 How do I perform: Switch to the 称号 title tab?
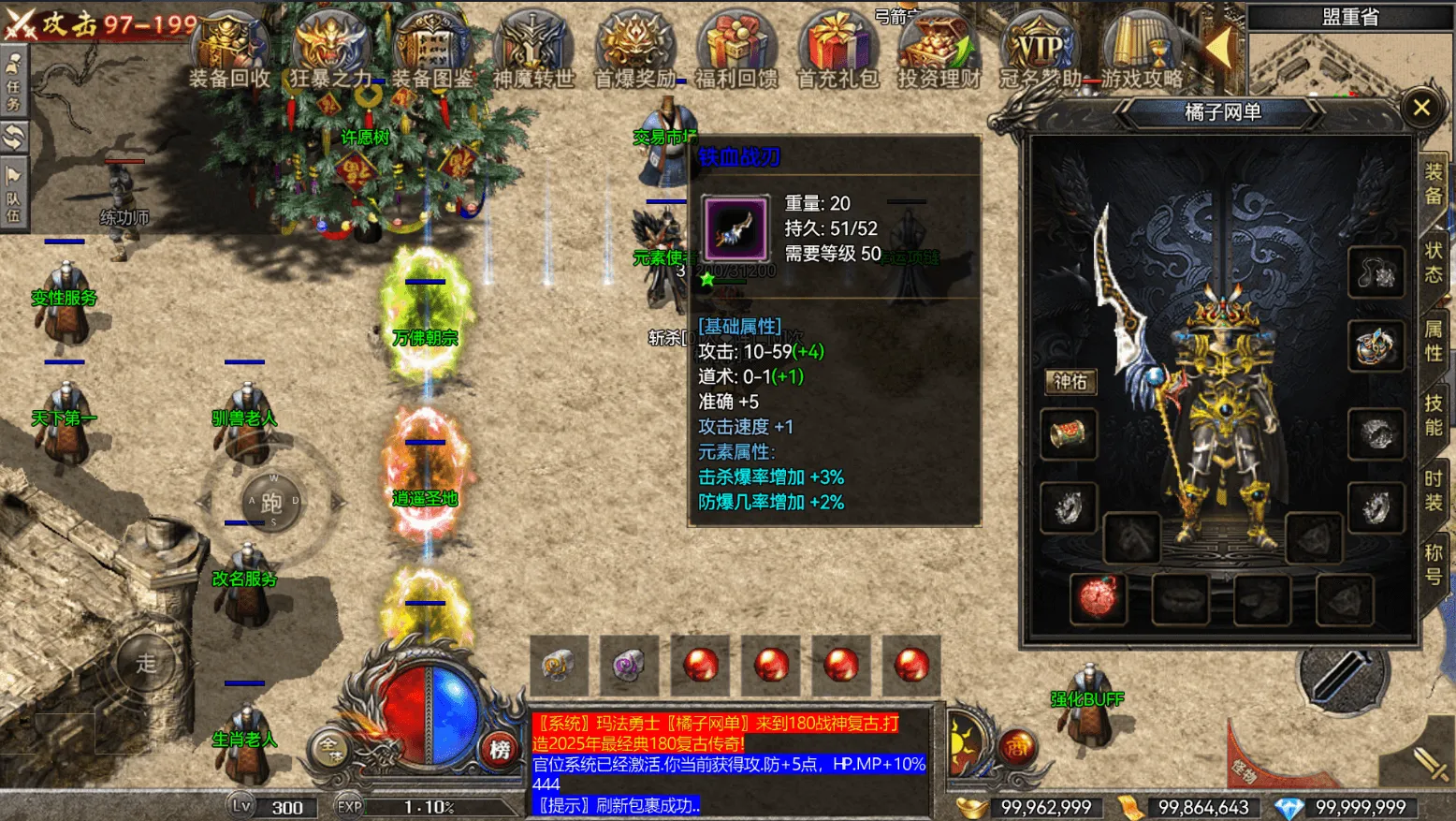pos(1434,564)
